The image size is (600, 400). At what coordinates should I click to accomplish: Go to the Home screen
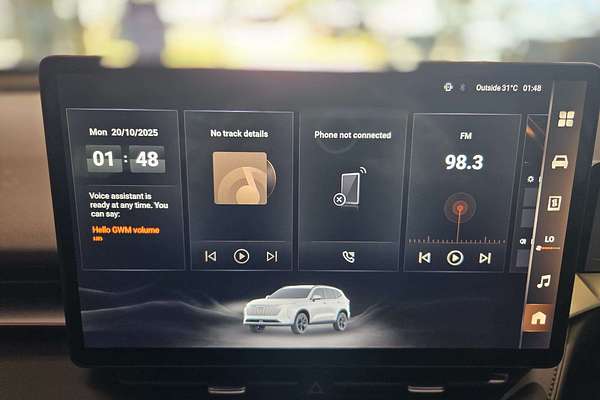point(539,318)
